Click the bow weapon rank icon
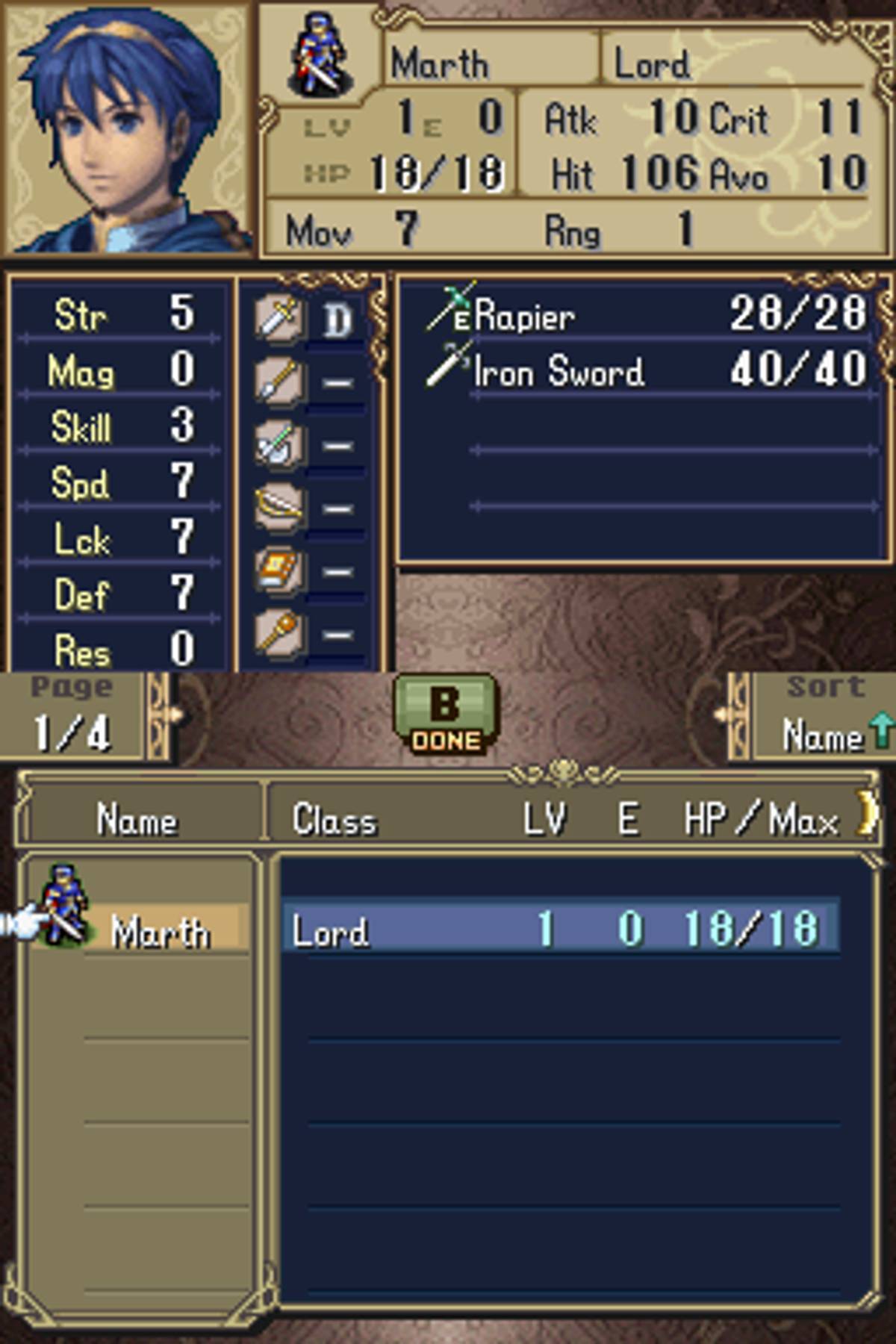Screen dimensions: 896x1344 [x=279, y=508]
